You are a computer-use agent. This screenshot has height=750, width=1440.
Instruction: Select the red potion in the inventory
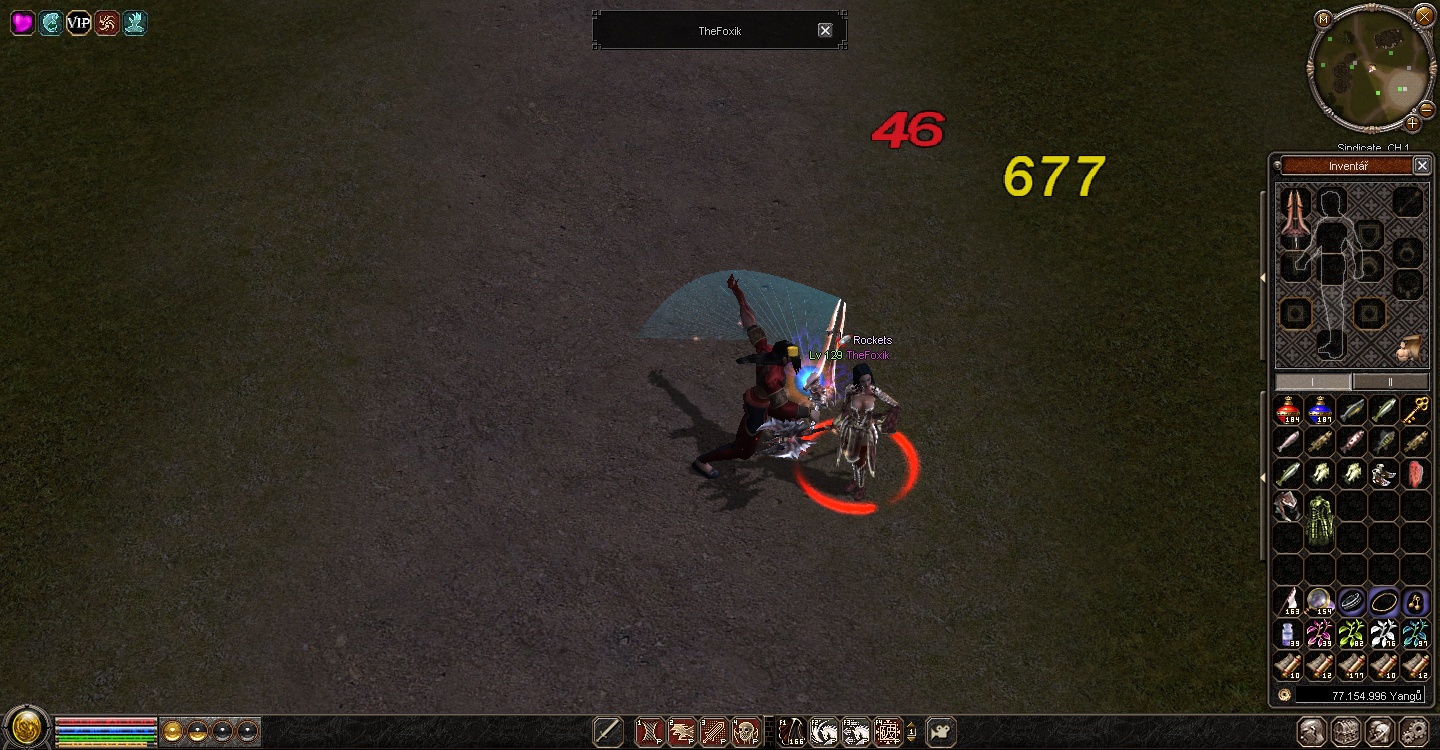point(1288,410)
